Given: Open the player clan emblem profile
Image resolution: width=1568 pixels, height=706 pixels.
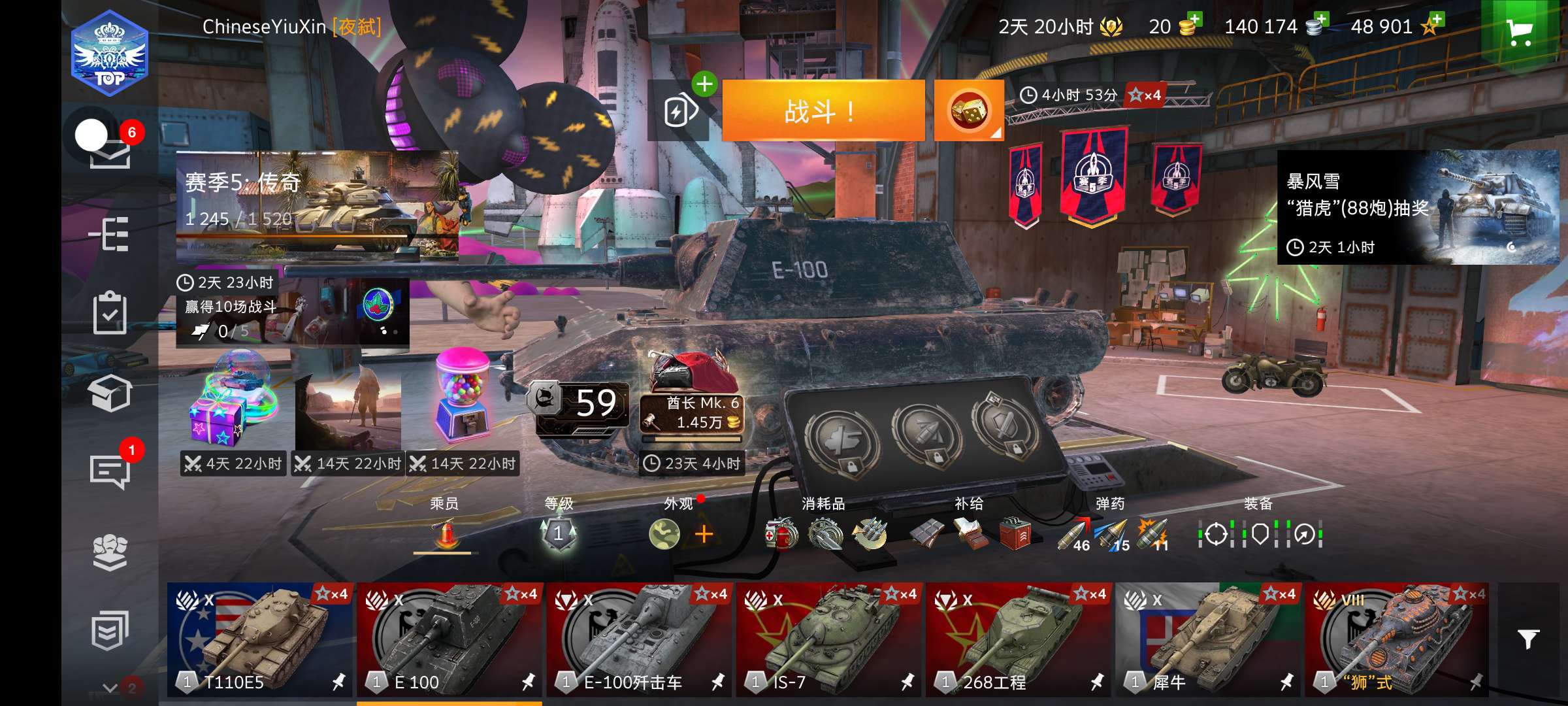Looking at the screenshot, I should point(110,54).
